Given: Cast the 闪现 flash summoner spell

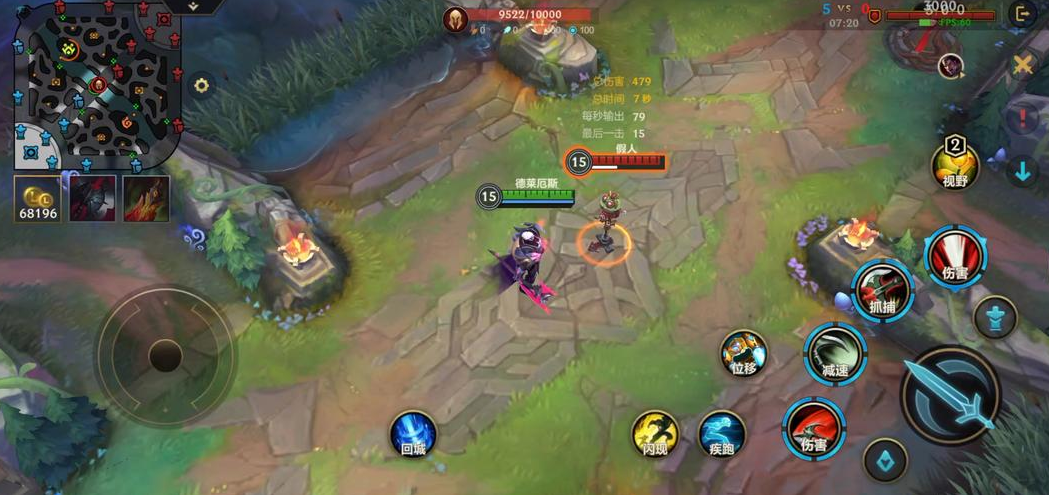Looking at the screenshot, I should 655,434.
